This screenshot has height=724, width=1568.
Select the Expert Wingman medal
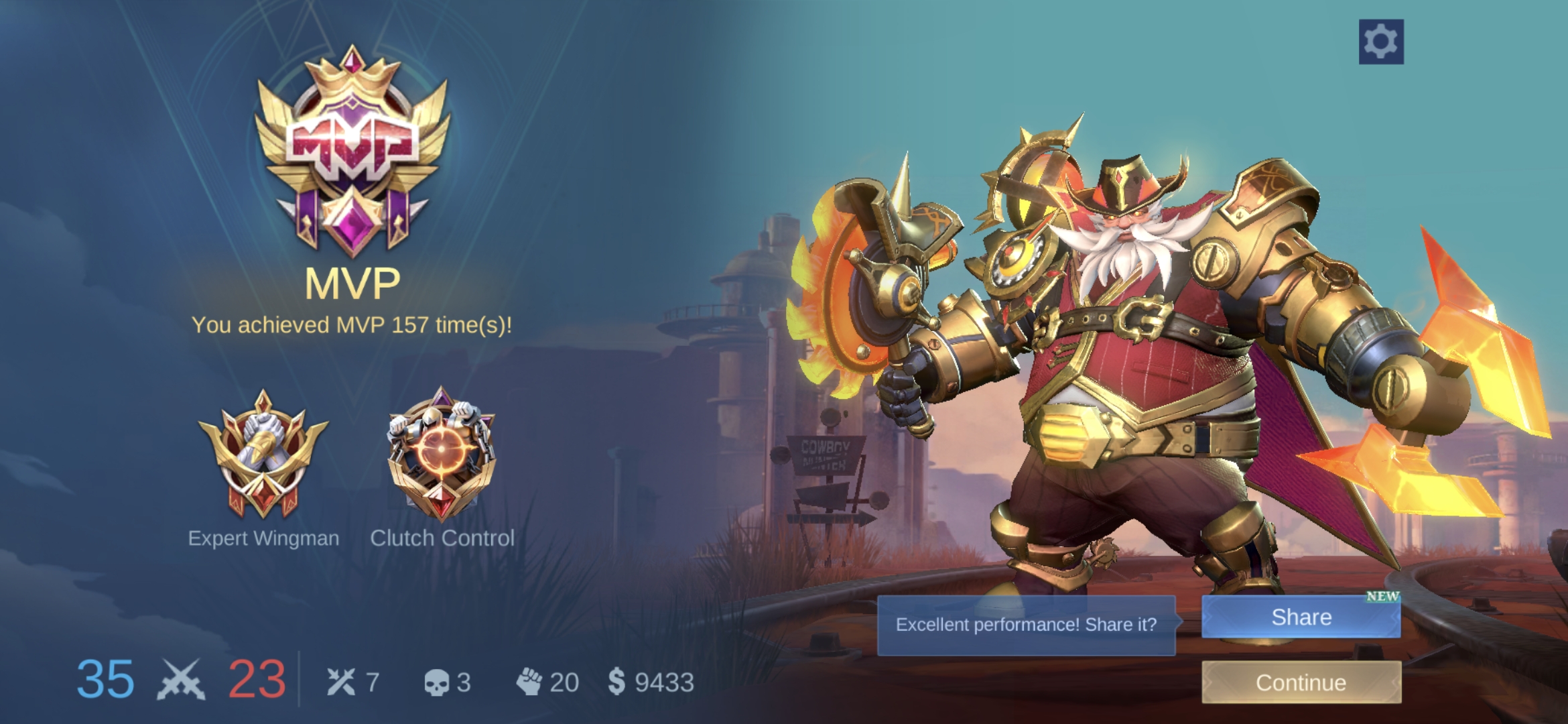click(x=263, y=456)
